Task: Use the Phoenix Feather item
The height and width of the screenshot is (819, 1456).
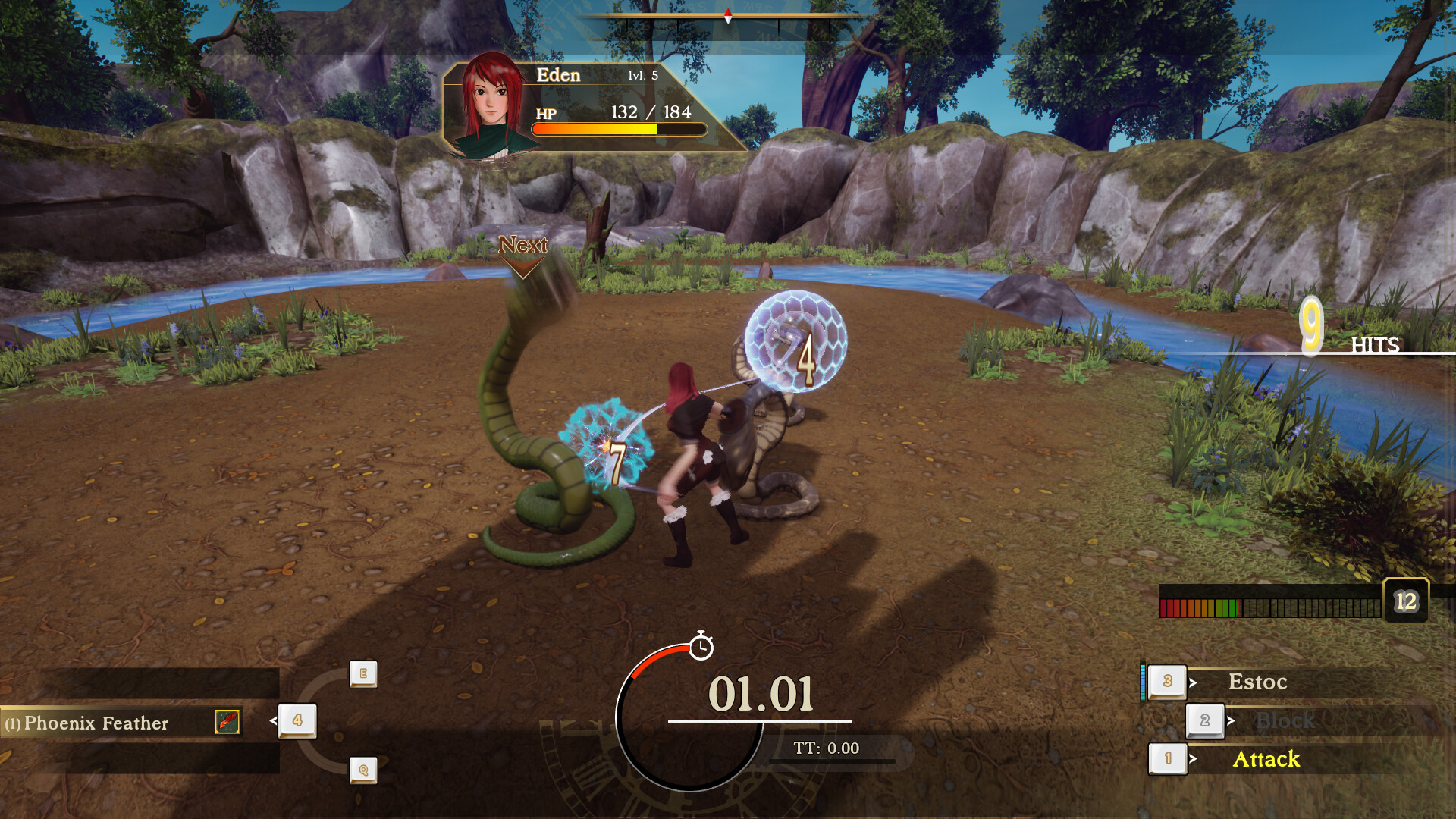Action: click(96, 723)
